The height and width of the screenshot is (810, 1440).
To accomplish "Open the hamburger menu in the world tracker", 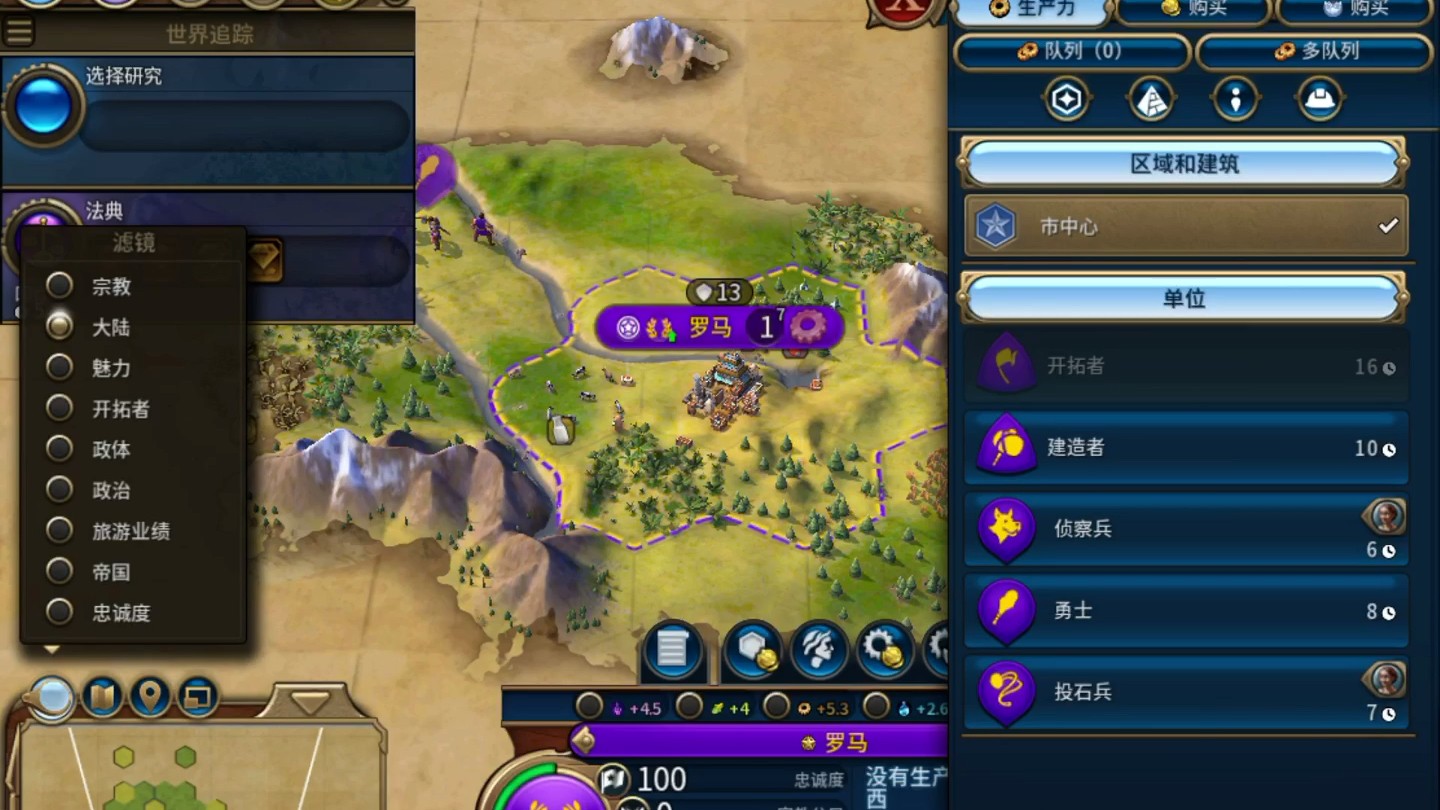I will click(20, 30).
